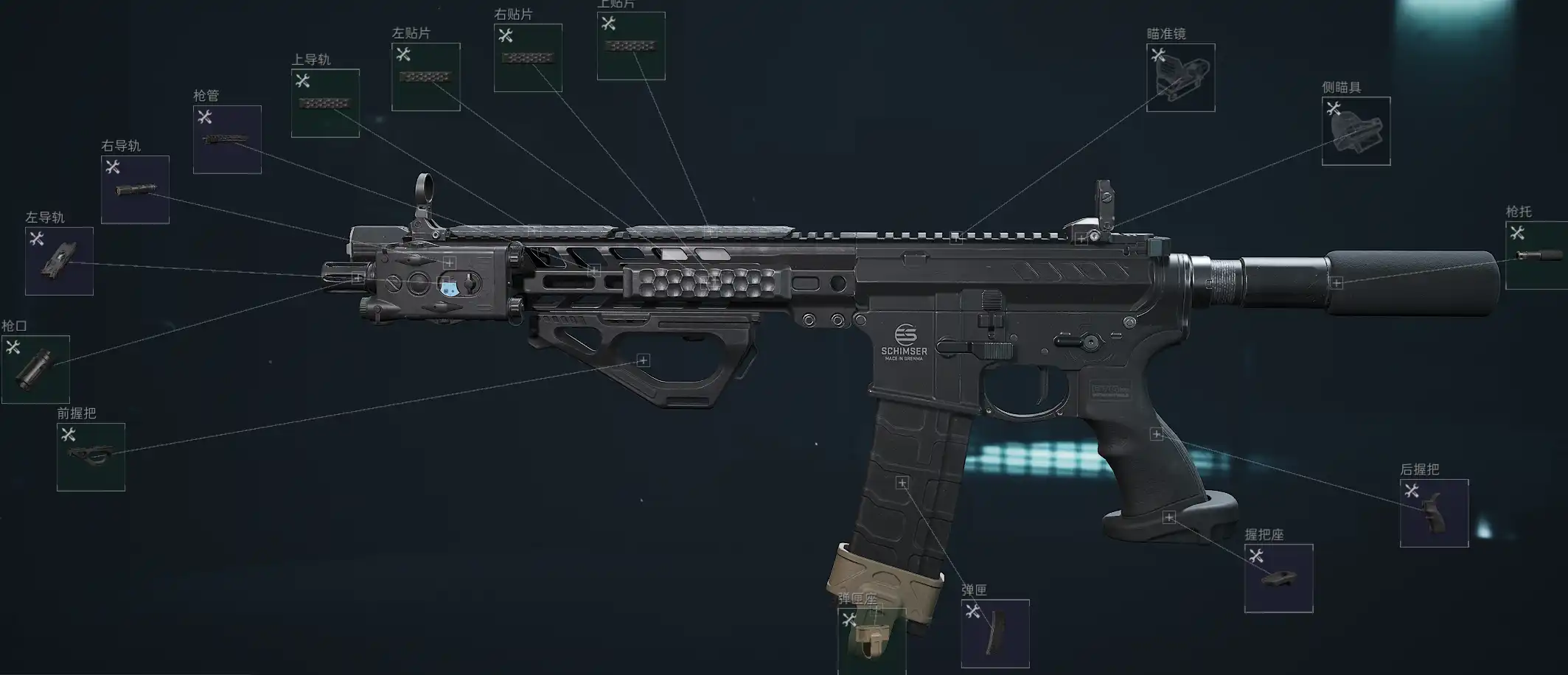Select the 握把座 grip base slot

[x=1278, y=578]
